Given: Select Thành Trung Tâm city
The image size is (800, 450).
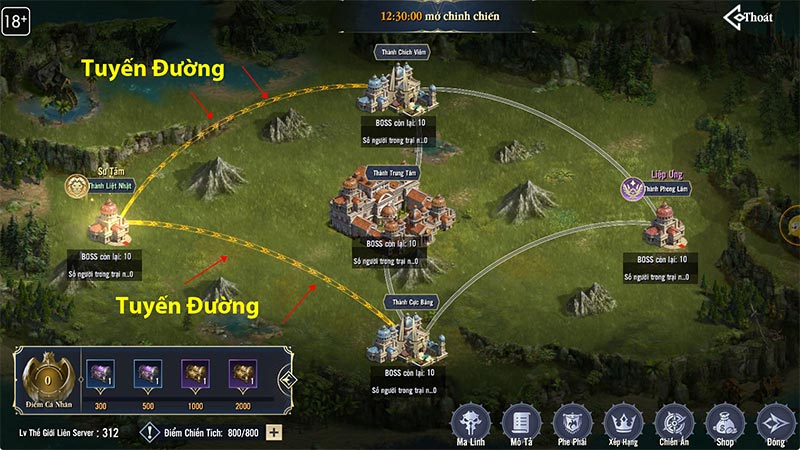Looking at the screenshot, I should [394, 205].
